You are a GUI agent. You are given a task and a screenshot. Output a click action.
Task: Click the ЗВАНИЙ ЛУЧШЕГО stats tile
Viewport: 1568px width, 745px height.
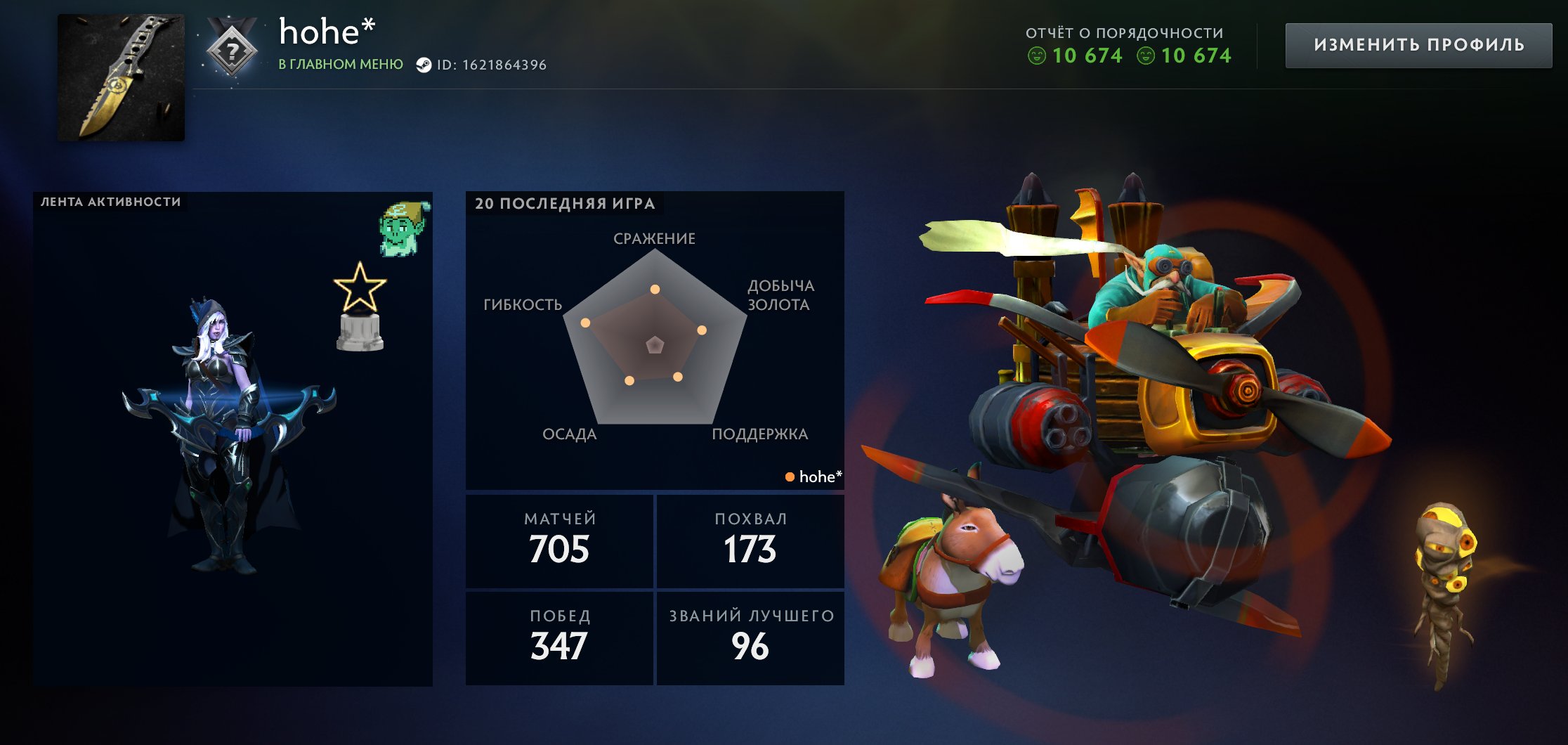click(x=751, y=637)
